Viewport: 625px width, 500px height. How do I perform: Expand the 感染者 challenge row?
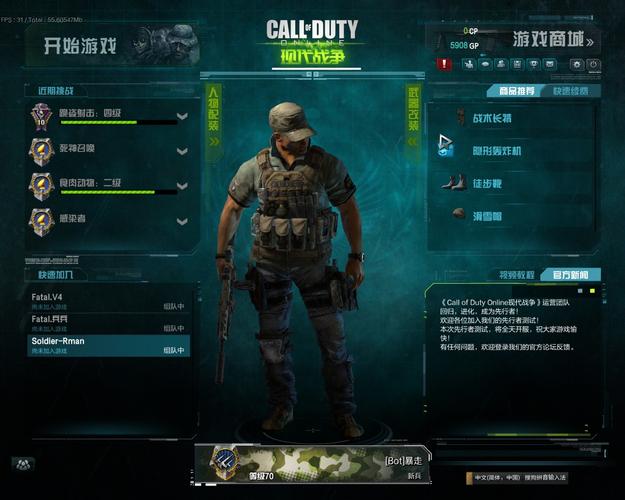[x=182, y=220]
